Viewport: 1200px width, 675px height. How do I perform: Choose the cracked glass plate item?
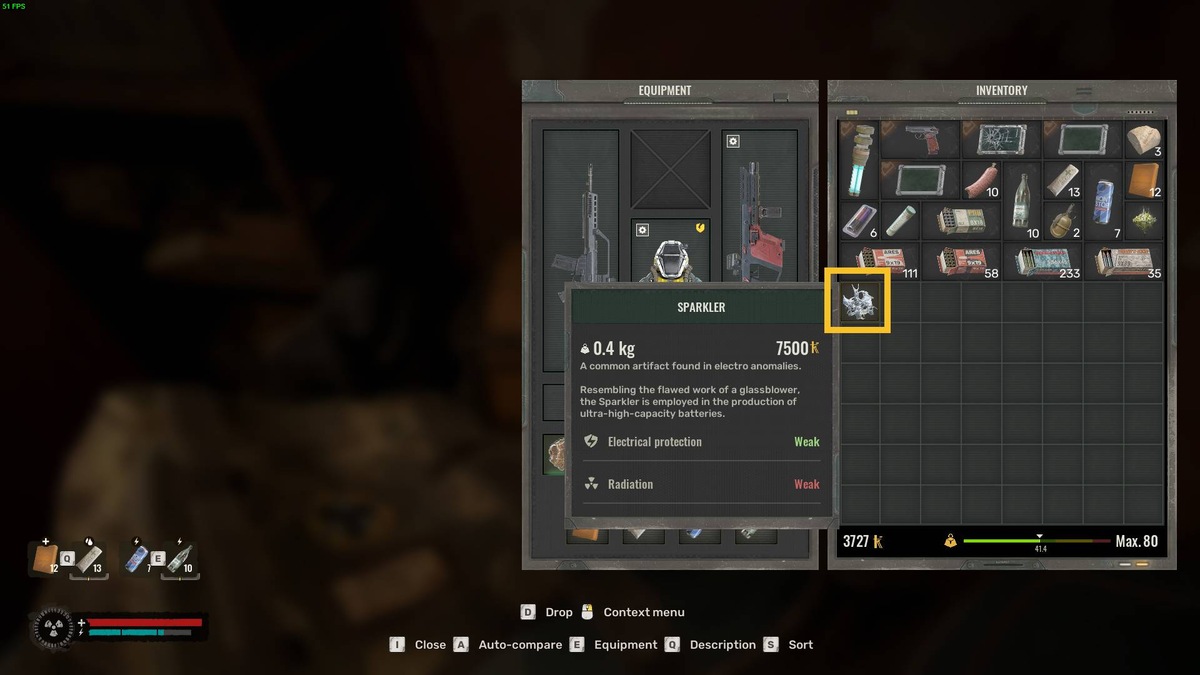1001,139
